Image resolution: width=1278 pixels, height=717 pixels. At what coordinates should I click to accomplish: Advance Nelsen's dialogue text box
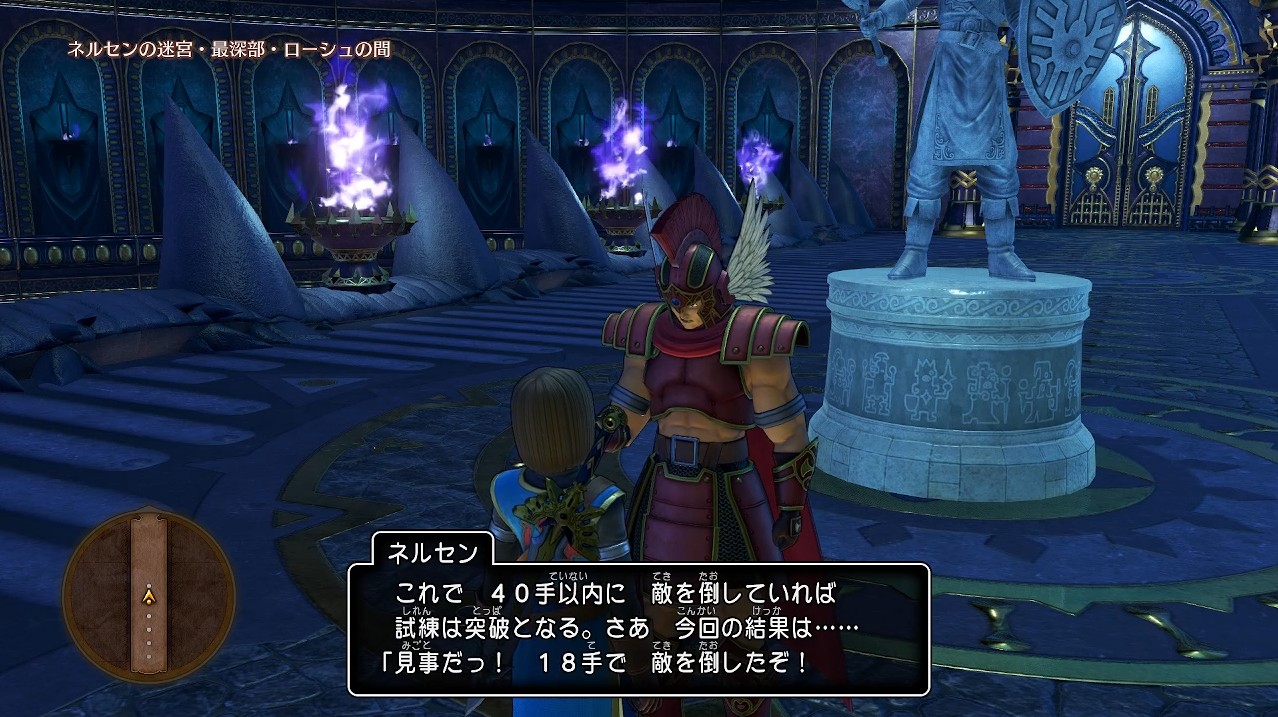pos(638,629)
